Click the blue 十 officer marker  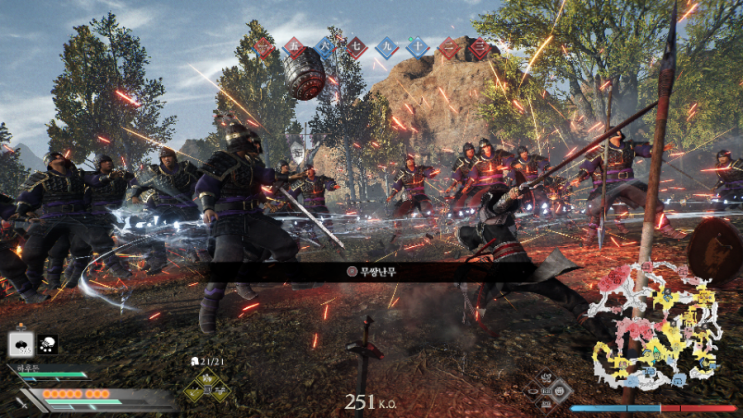pyautogui.click(x=418, y=47)
